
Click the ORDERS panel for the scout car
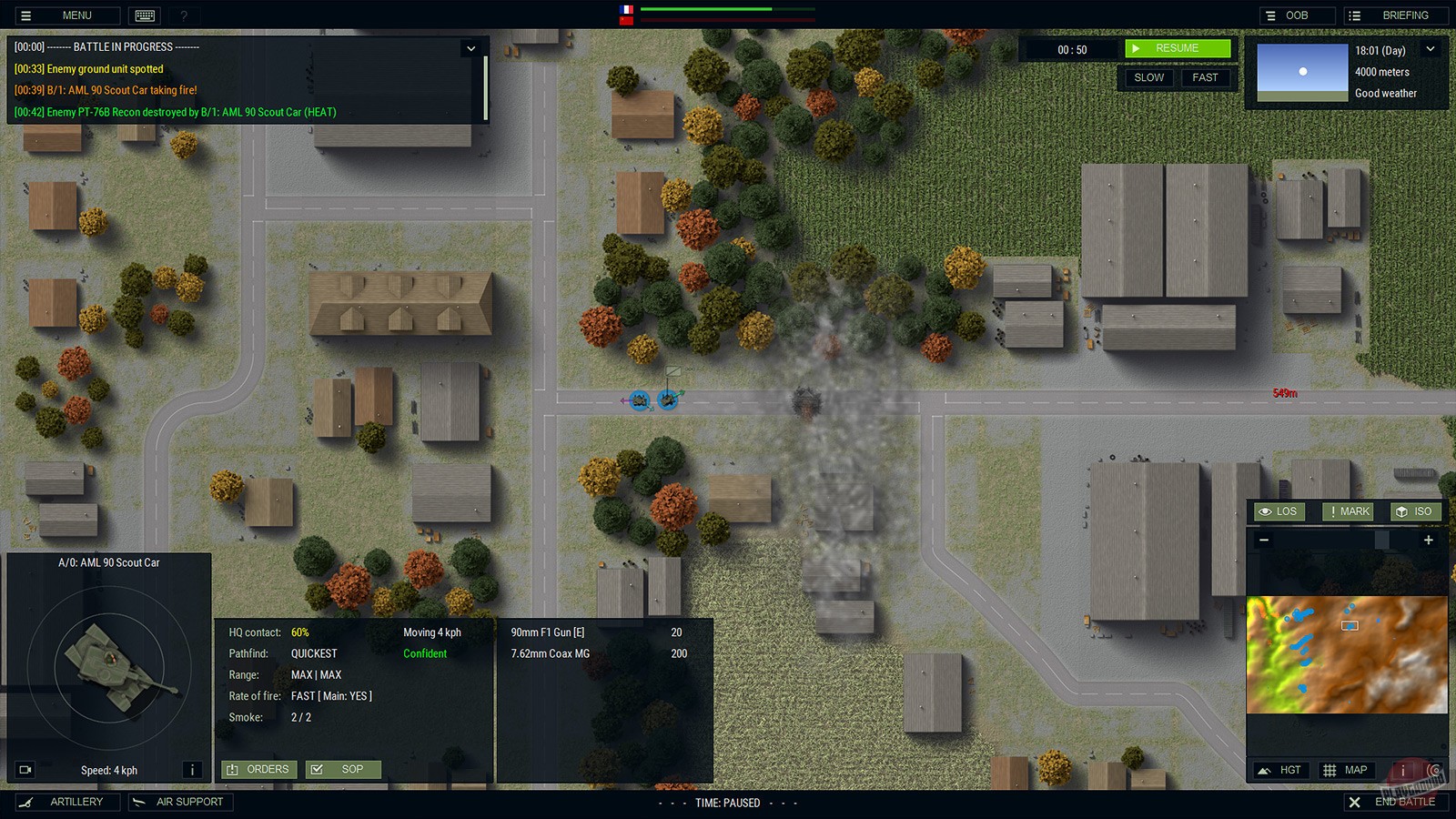[x=258, y=769]
